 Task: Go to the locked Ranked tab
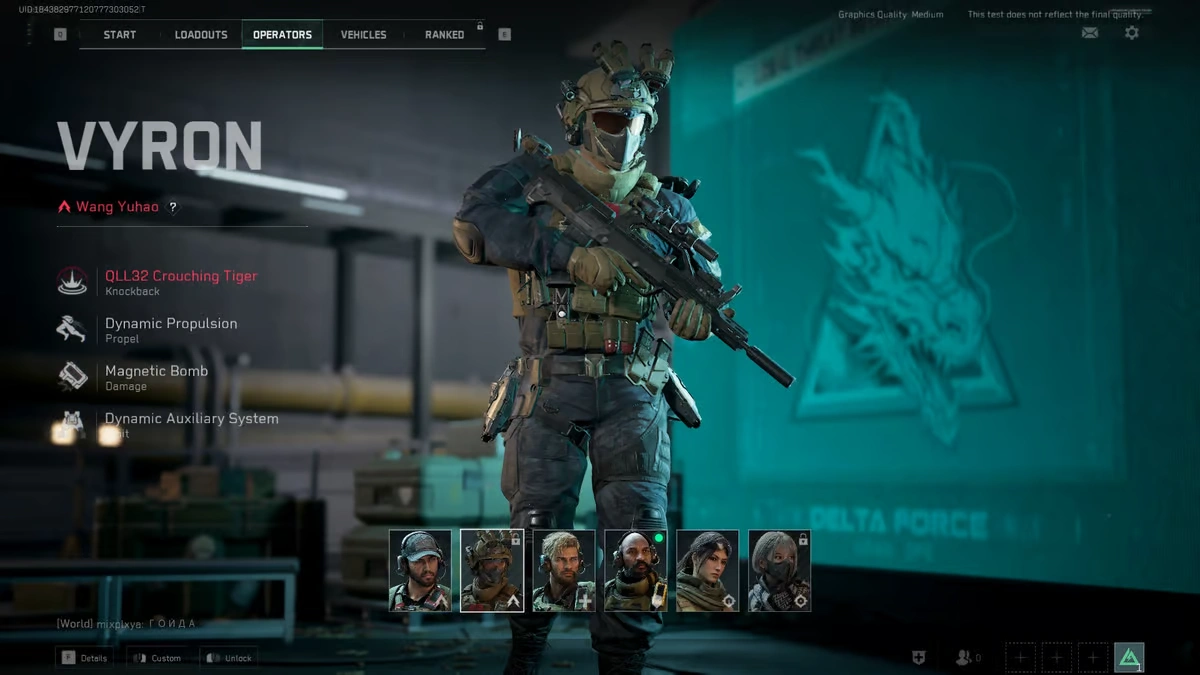(x=444, y=35)
